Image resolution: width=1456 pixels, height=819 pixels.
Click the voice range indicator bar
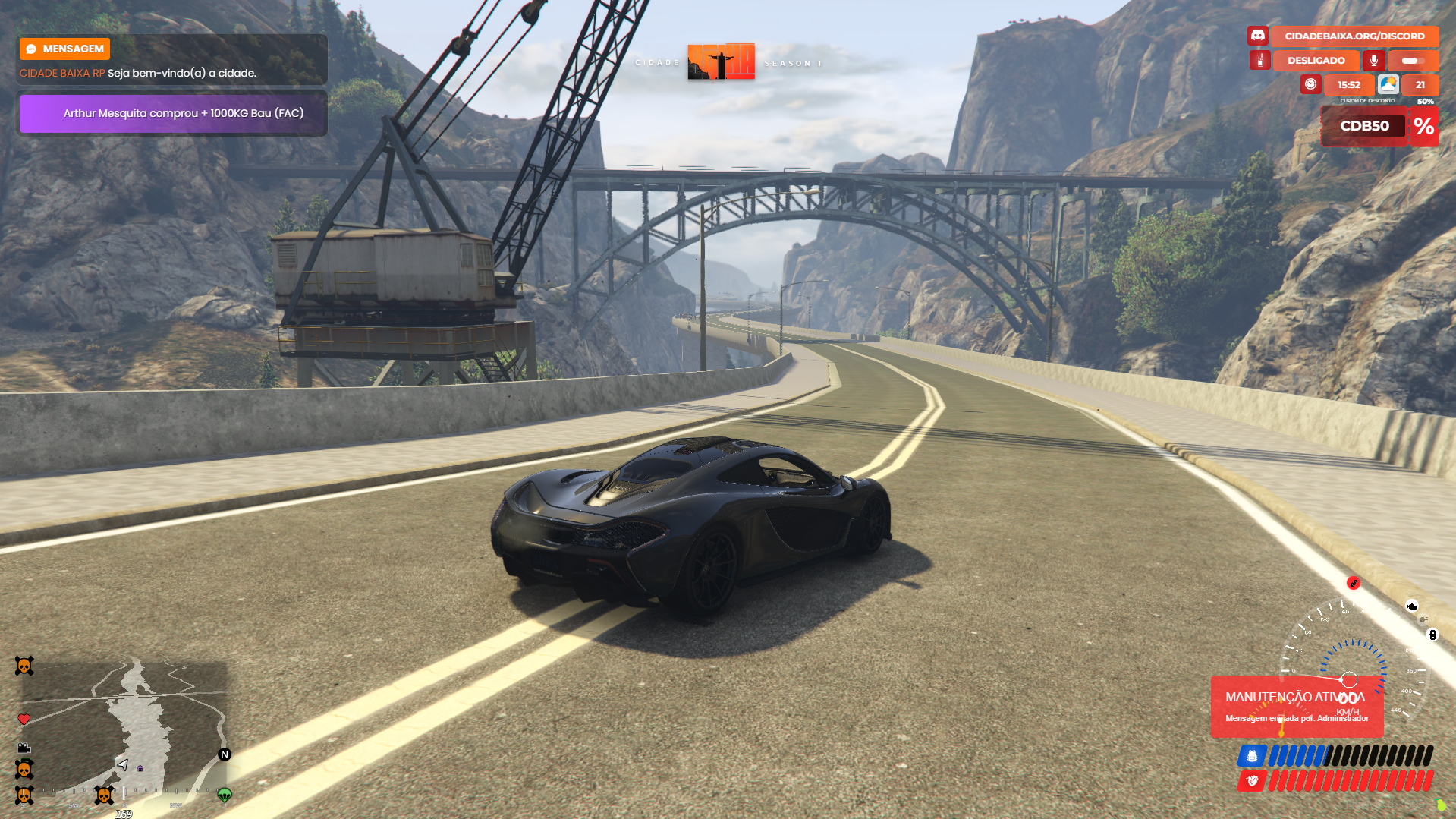pos(1412,60)
